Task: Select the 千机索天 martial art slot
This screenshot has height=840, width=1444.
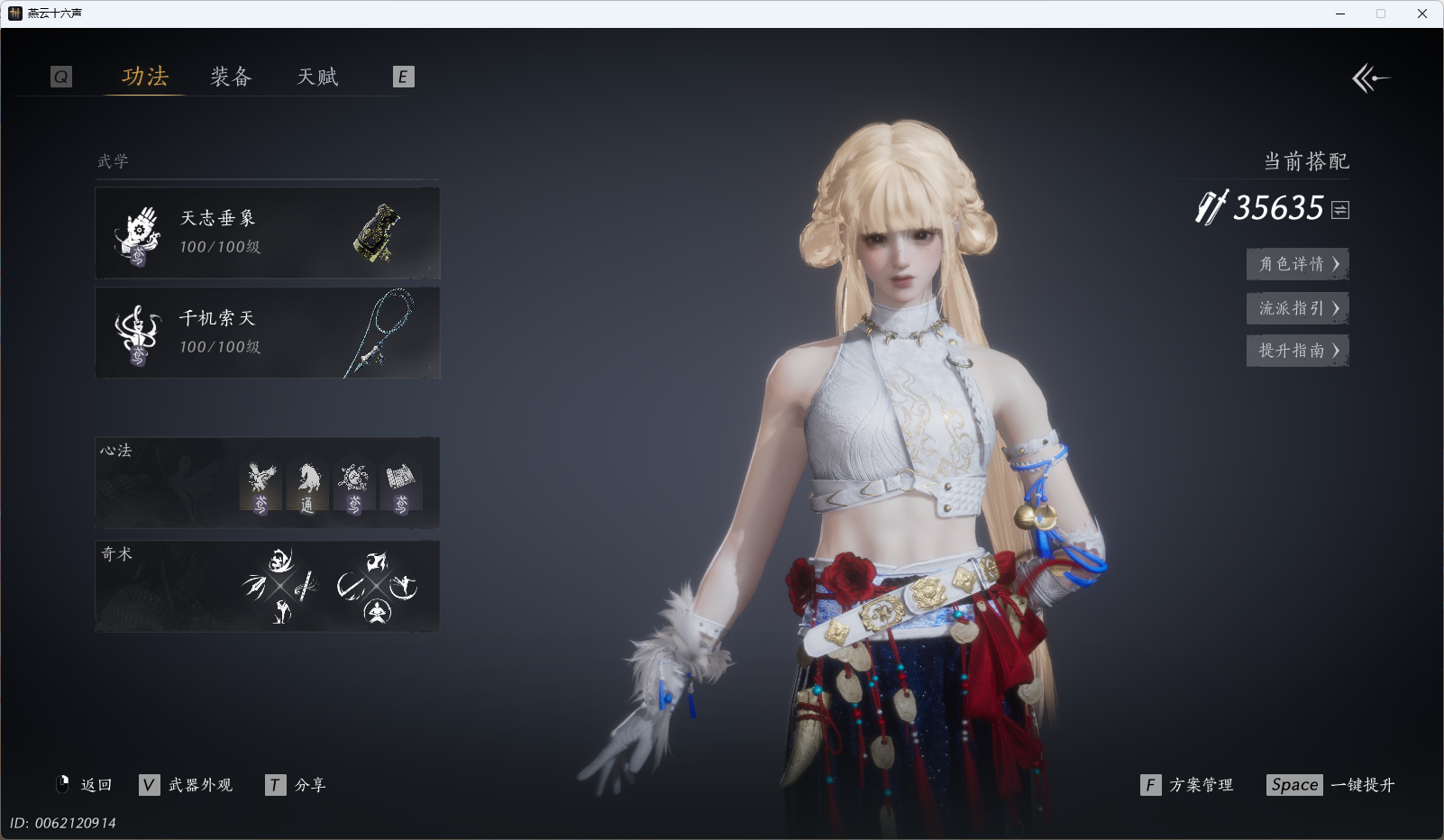Action: [268, 333]
